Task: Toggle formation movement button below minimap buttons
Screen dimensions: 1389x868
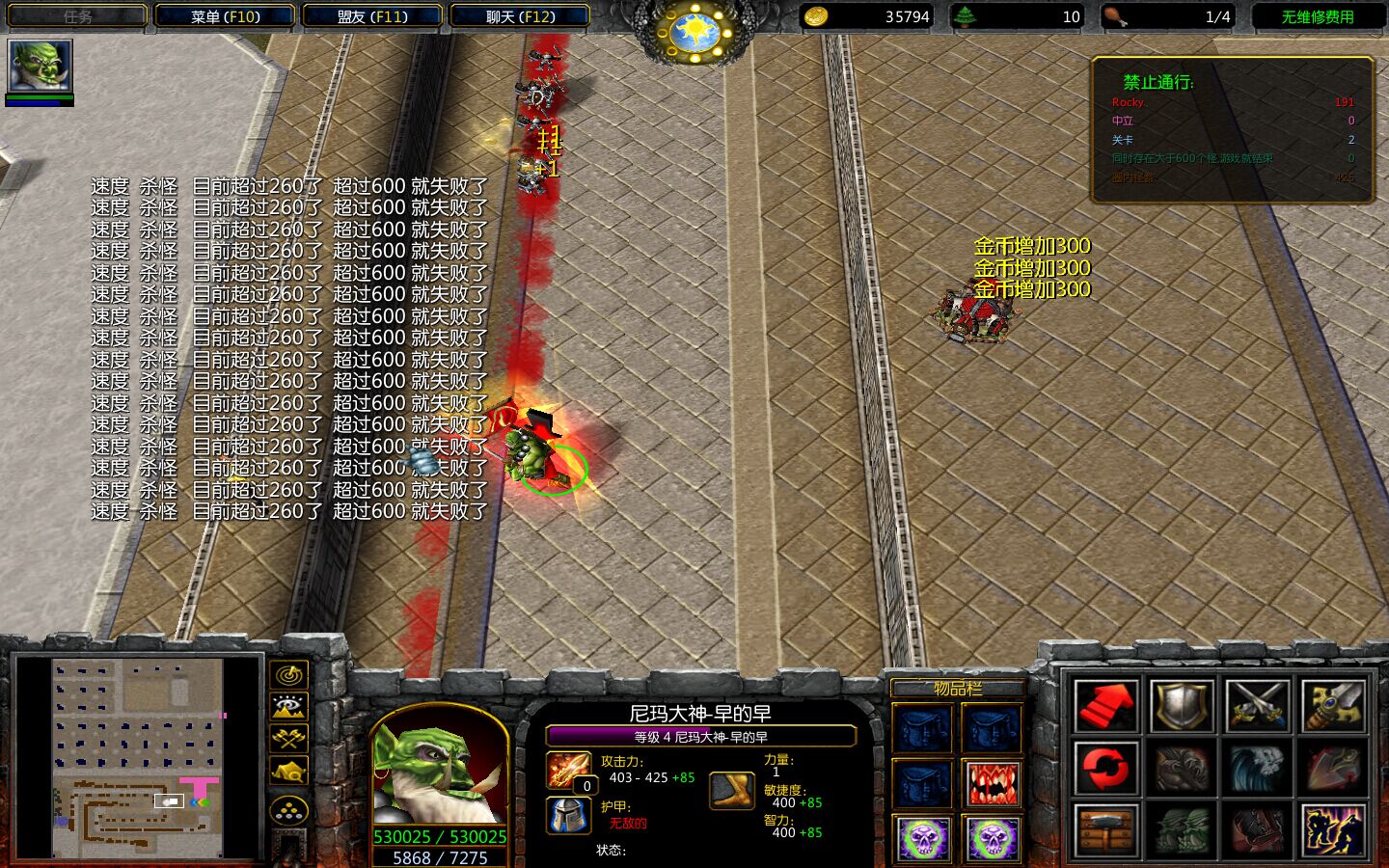Action: 288,811
